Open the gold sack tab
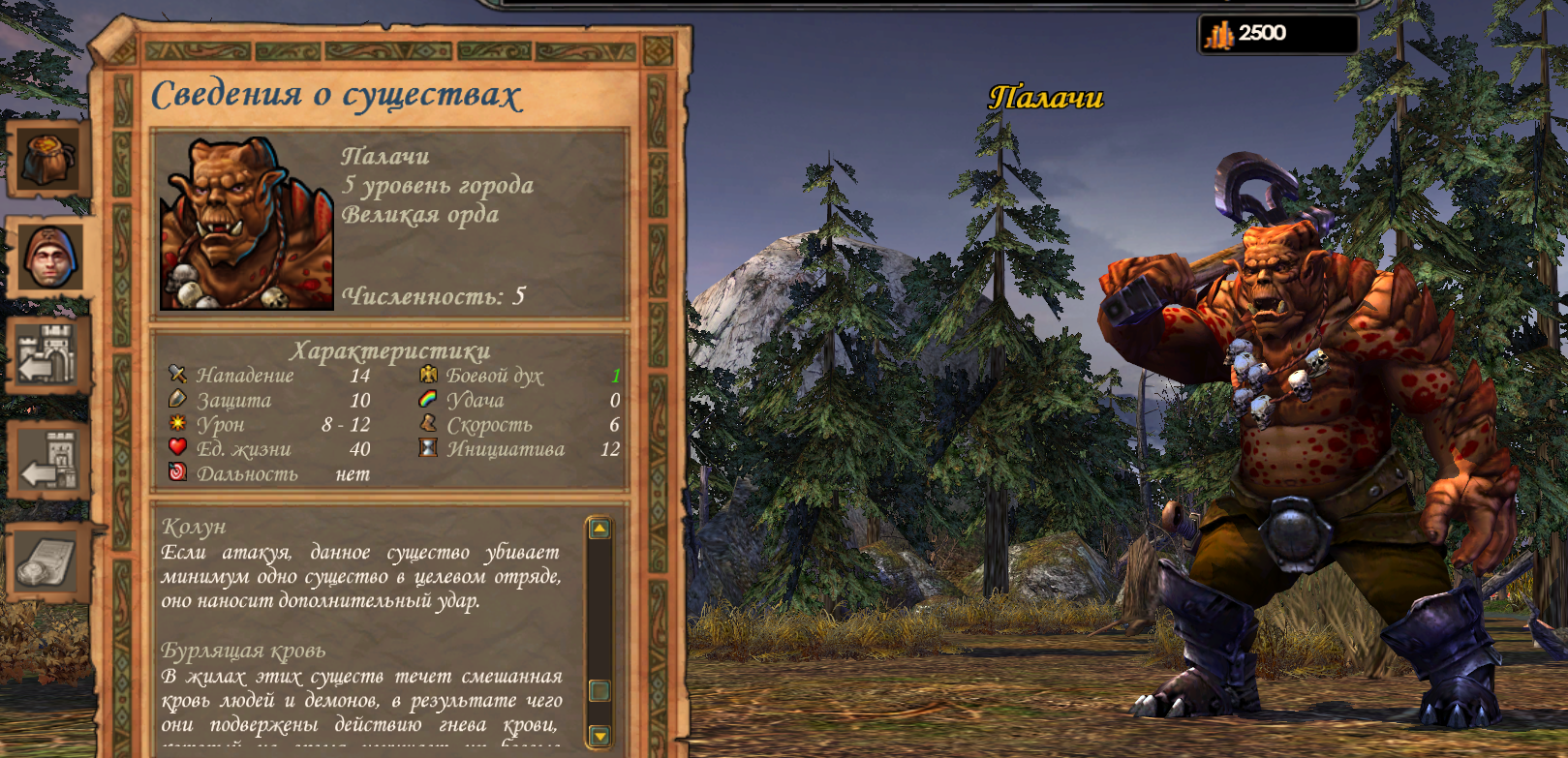 [x=48, y=158]
